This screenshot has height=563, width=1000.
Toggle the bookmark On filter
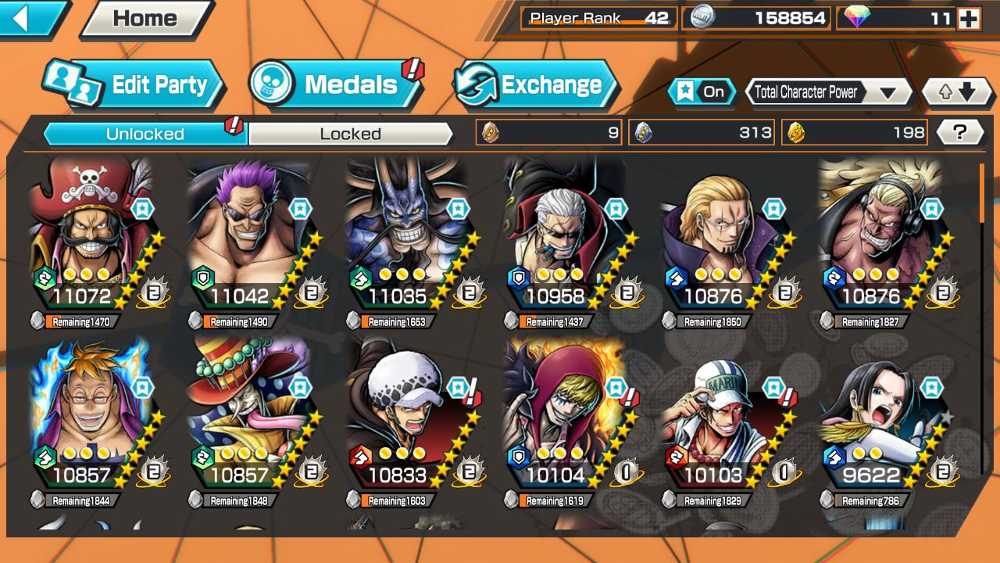tap(701, 92)
